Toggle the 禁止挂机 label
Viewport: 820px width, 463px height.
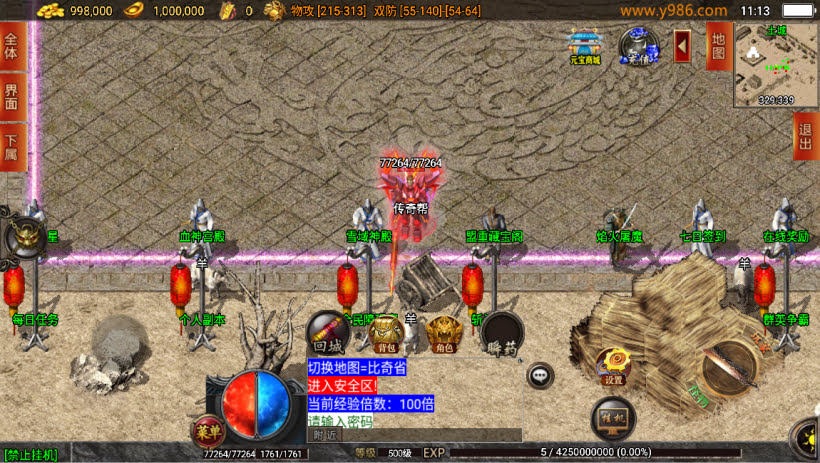[30, 455]
